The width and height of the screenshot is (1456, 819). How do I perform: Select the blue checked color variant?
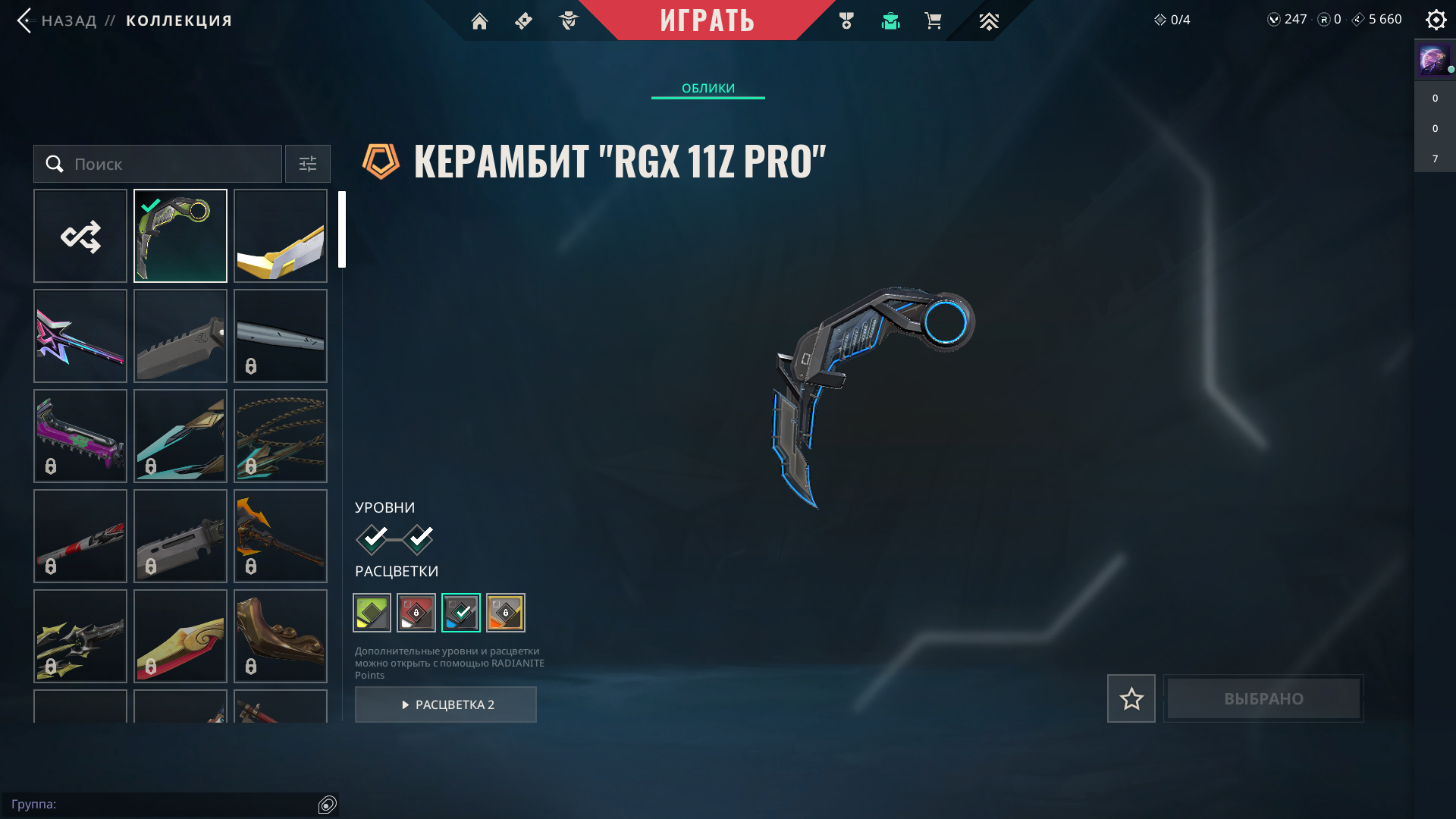point(461,613)
